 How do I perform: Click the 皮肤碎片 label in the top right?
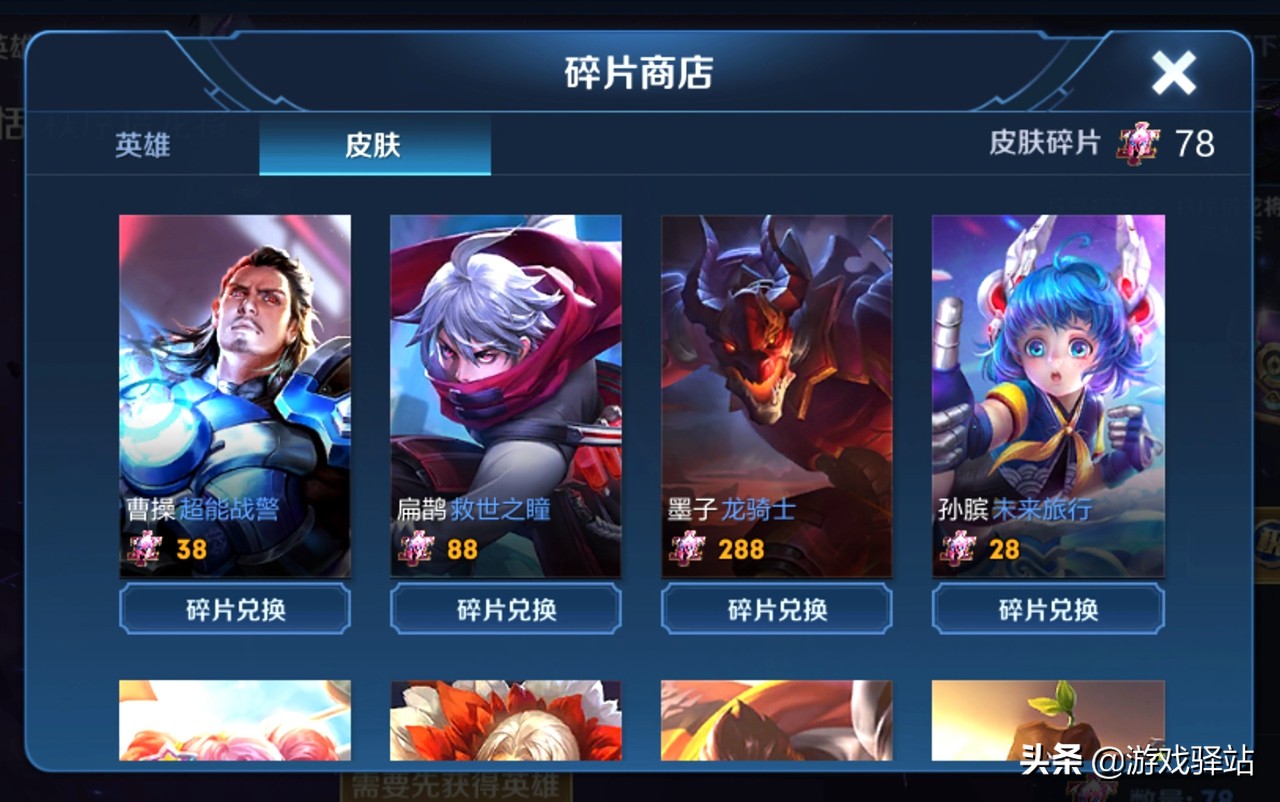coord(1045,145)
